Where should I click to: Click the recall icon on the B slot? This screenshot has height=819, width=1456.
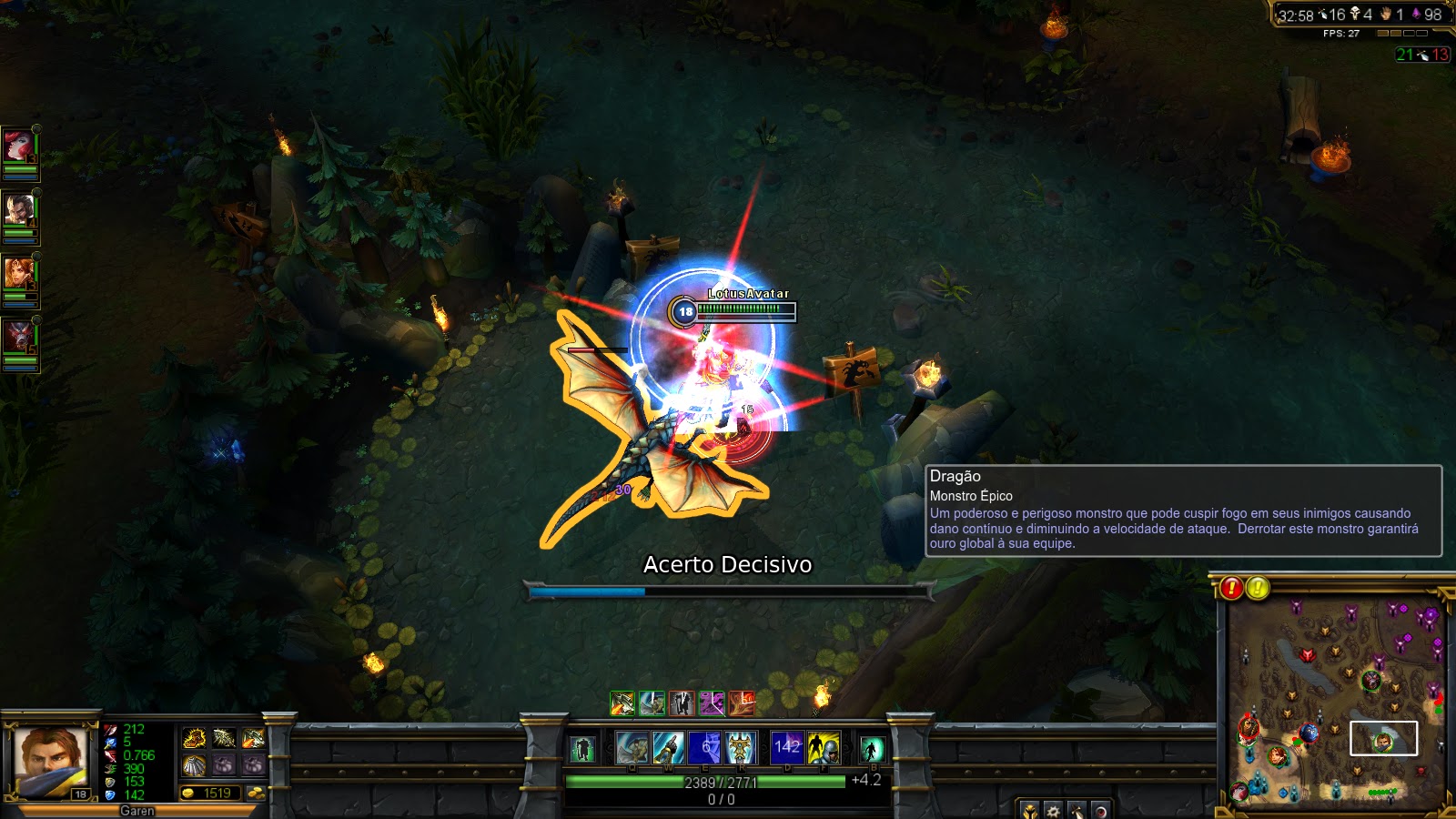pyautogui.click(x=872, y=748)
